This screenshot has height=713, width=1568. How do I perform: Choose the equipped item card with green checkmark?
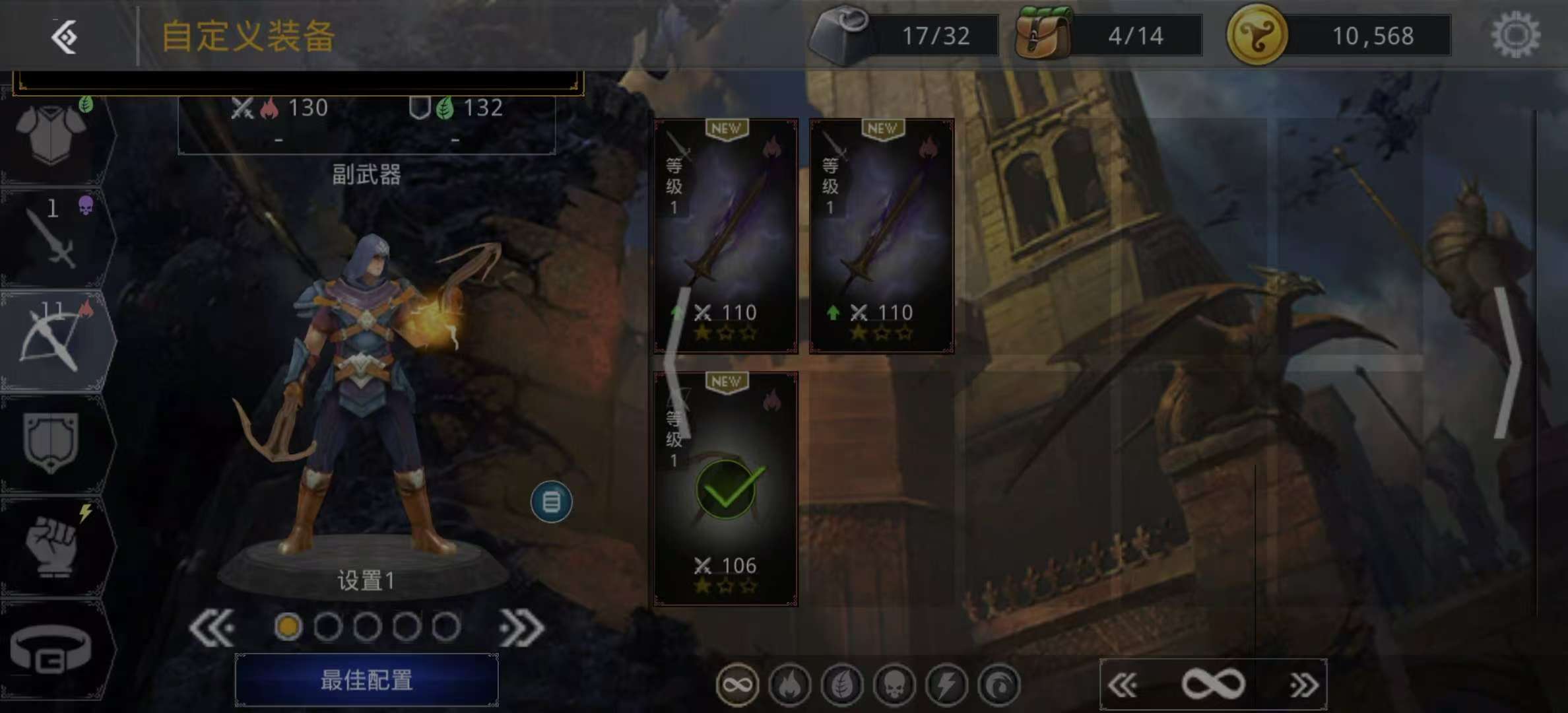[726, 489]
